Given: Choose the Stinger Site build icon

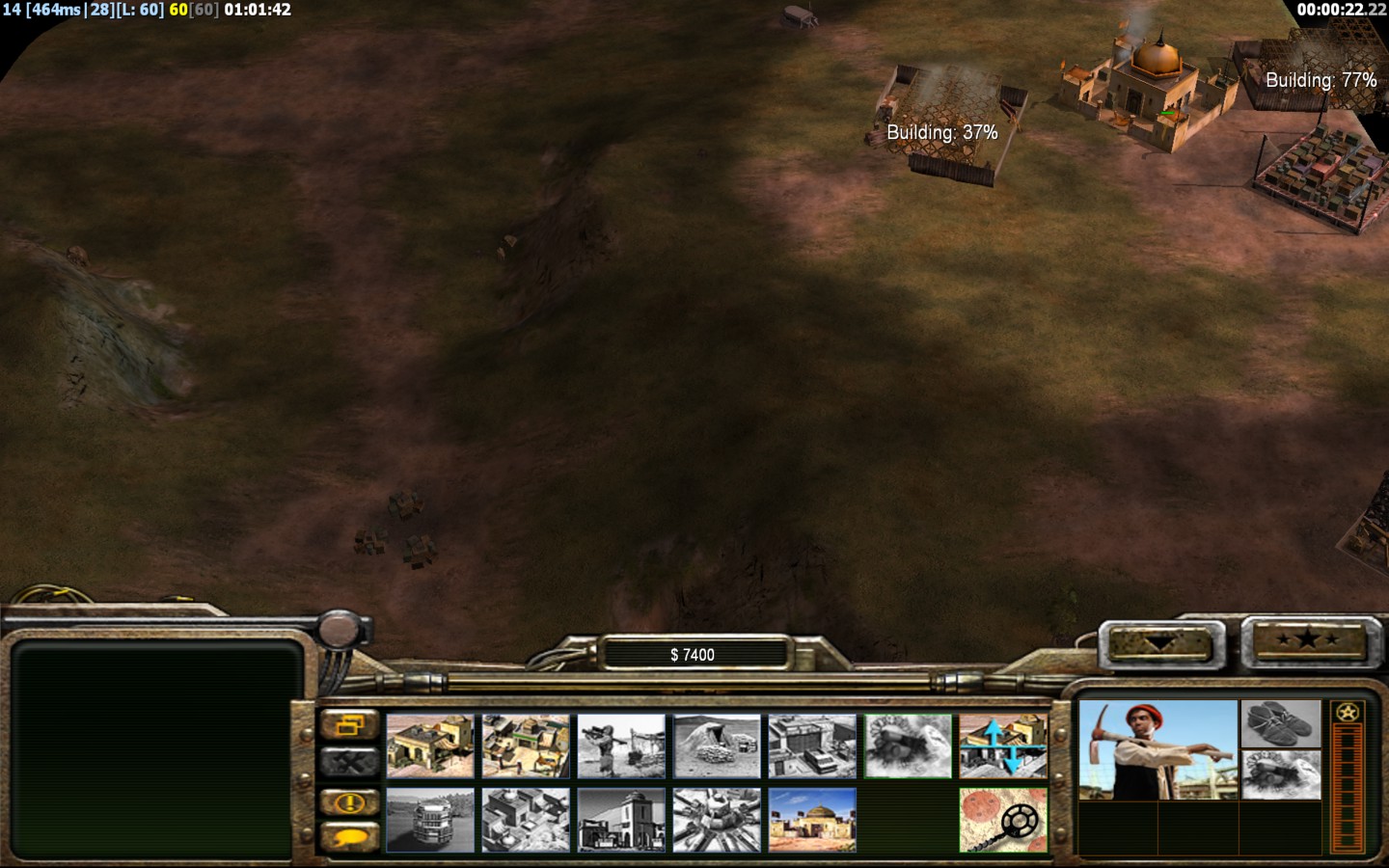Looking at the screenshot, I should click(621, 746).
